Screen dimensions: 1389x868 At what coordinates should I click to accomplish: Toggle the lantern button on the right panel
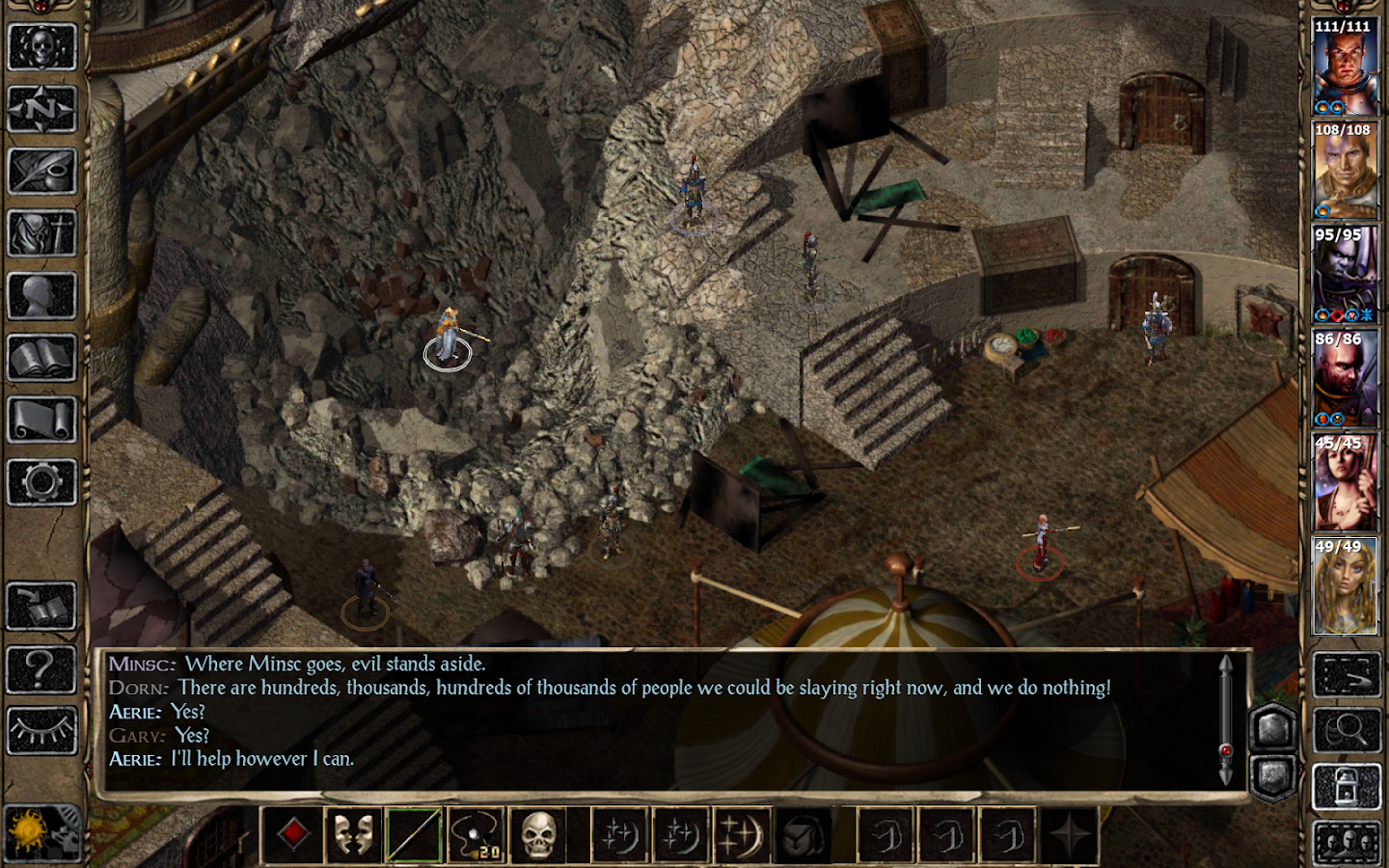coord(1347,789)
